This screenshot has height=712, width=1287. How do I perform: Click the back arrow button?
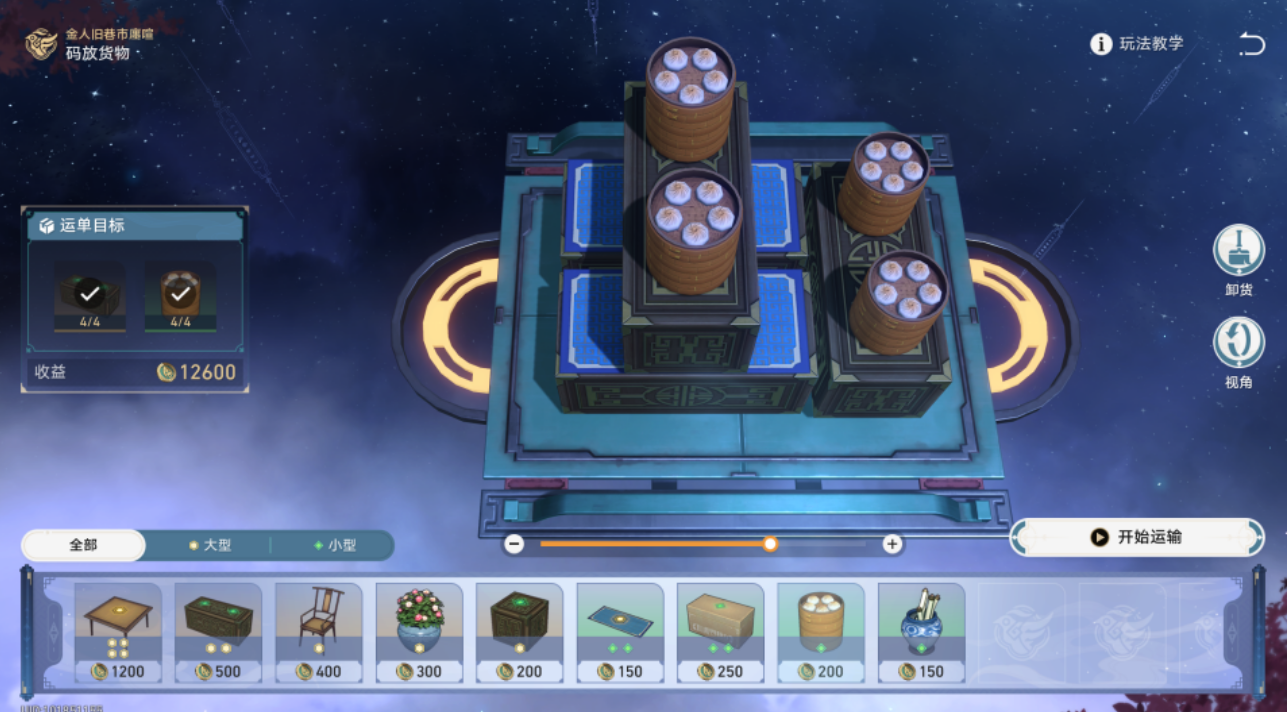coord(1251,44)
